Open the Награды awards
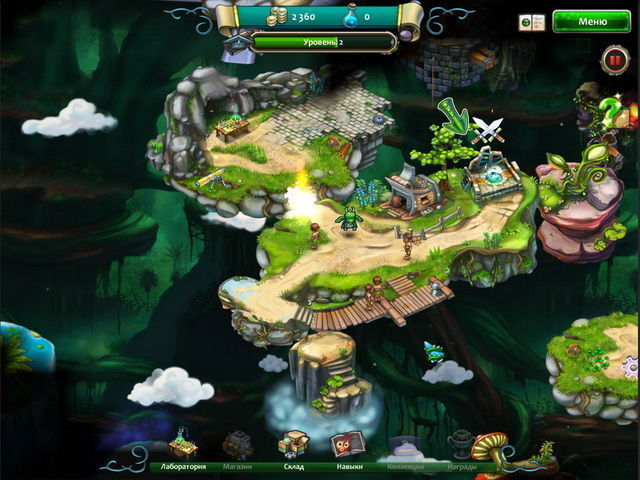640x480 pixels. click(x=461, y=450)
